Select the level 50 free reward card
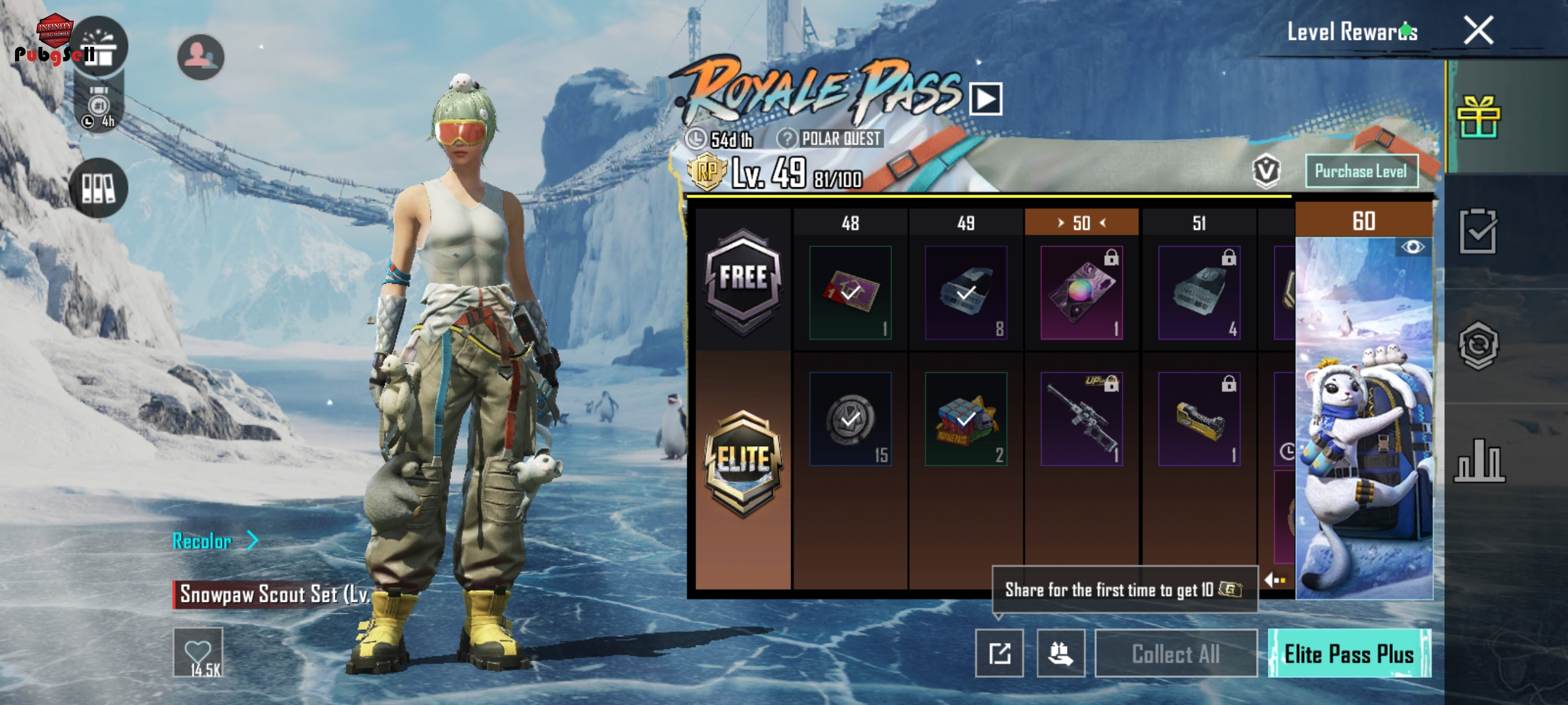Image resolution: width=1568 pixels, height=705 pixels. pos(1081,293)
